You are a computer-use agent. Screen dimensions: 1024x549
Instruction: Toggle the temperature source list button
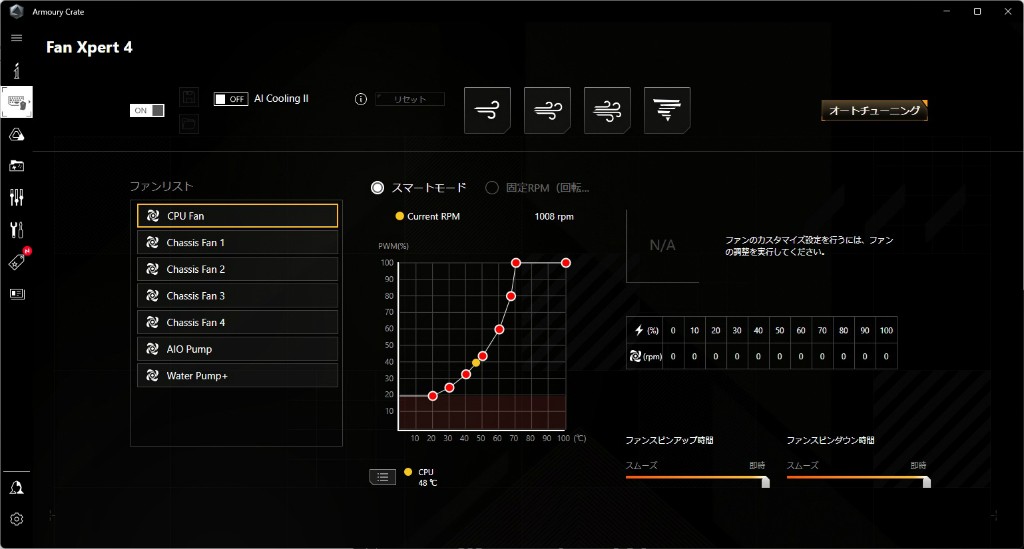click(383, 476)
